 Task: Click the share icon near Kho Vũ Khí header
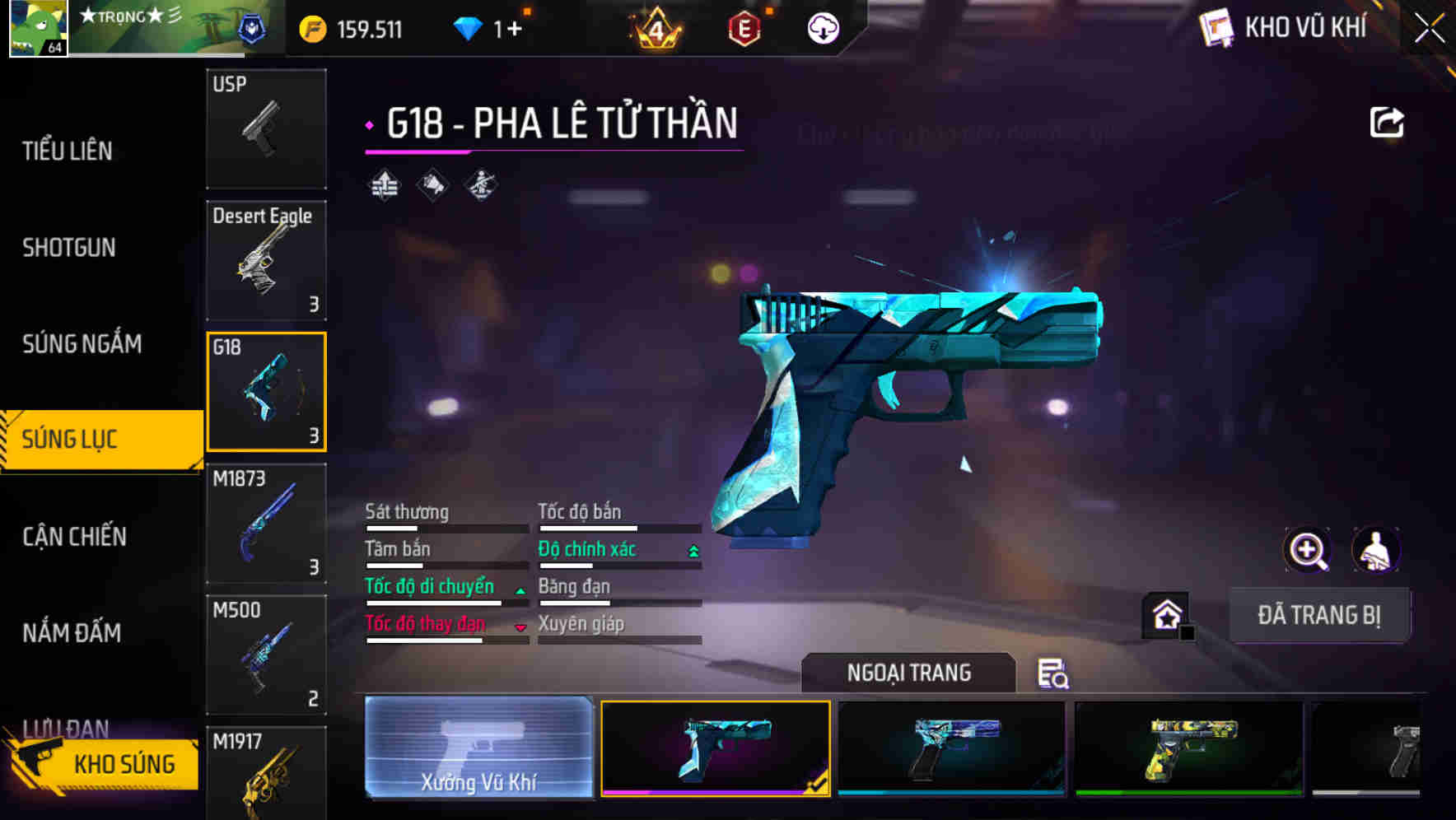tap(1386, 121)
